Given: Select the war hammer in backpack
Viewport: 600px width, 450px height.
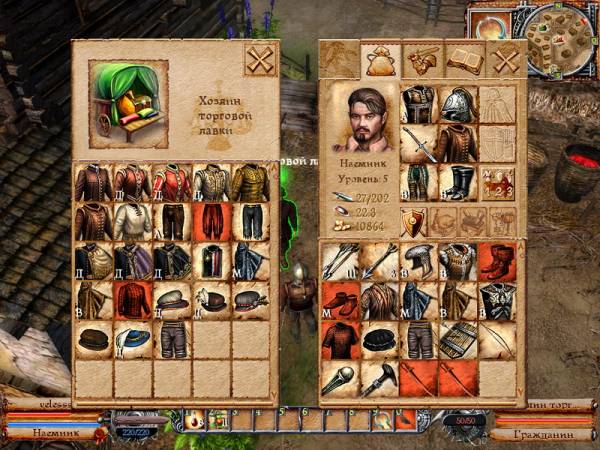Looking at the screenshot, I should (x=380, y=378).
